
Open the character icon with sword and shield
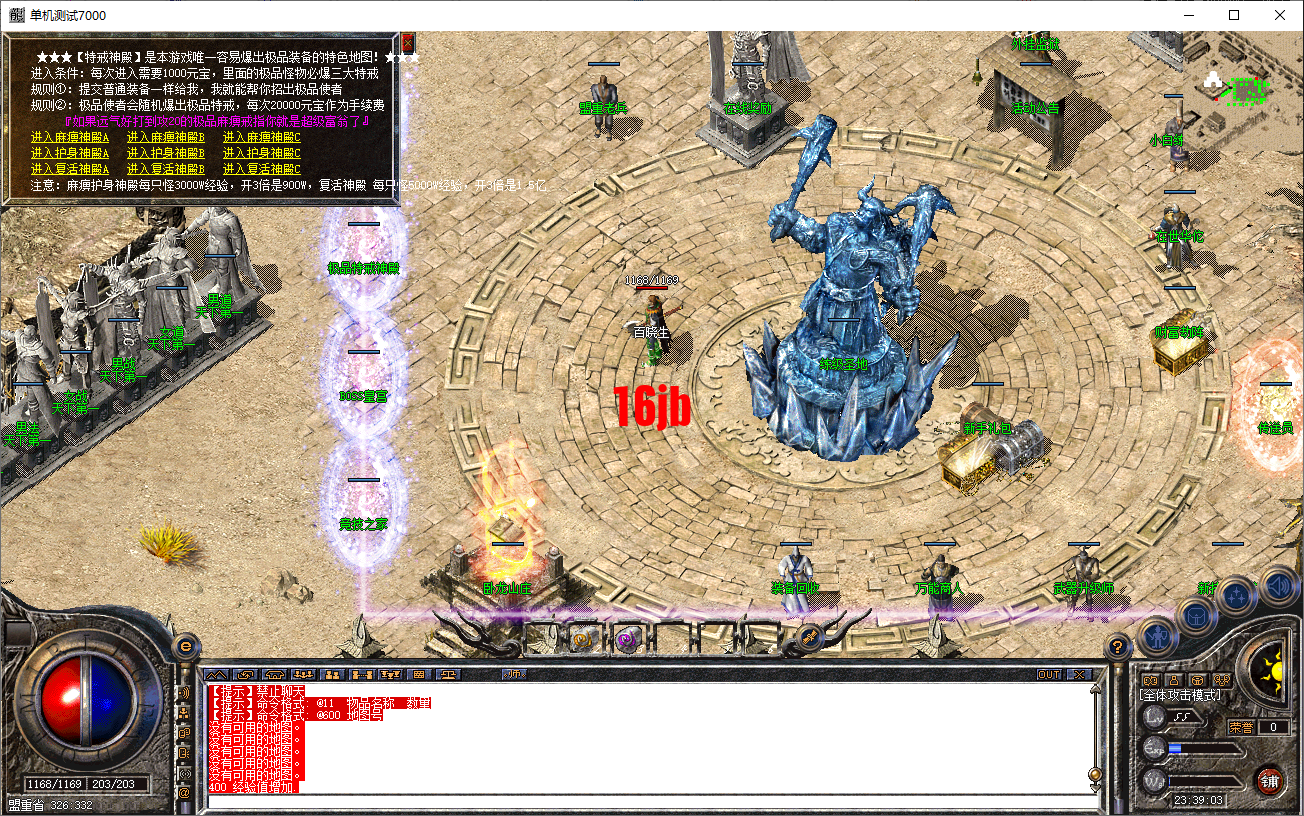click(x=1157, y=635)
